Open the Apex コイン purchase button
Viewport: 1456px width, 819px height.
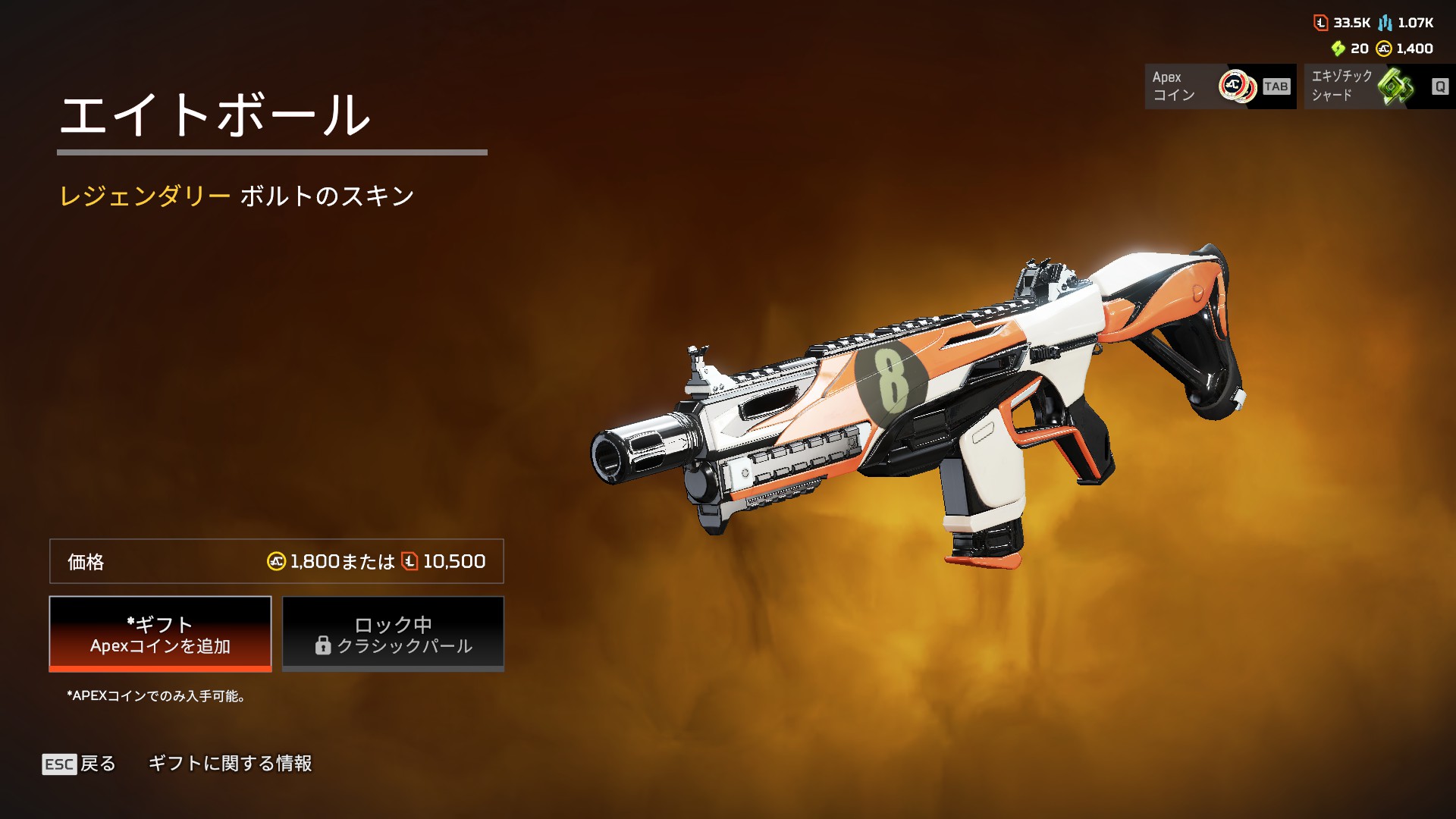pyautogui.click(x=1219, y=86)
